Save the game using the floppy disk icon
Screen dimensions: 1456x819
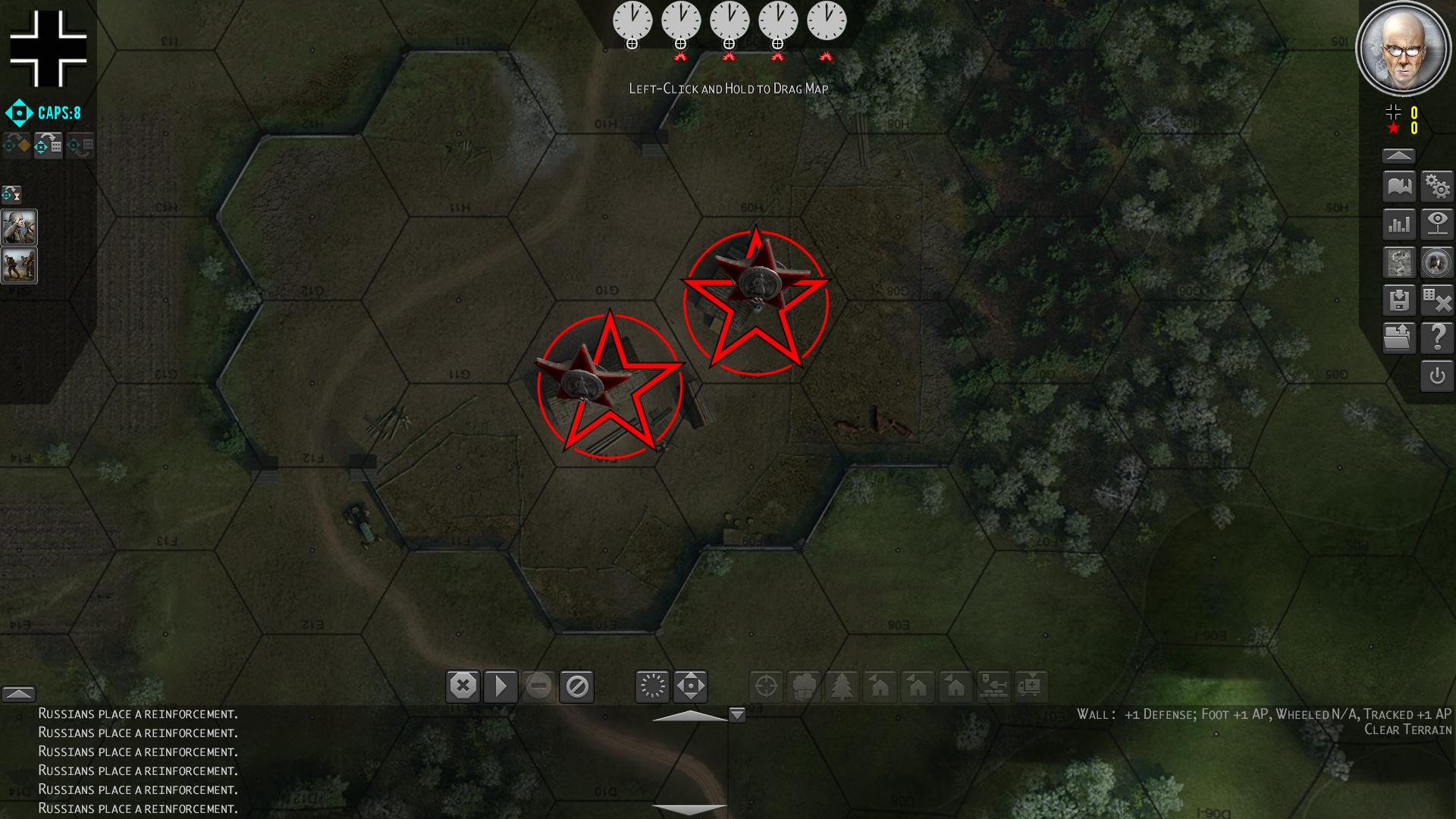1399,300
